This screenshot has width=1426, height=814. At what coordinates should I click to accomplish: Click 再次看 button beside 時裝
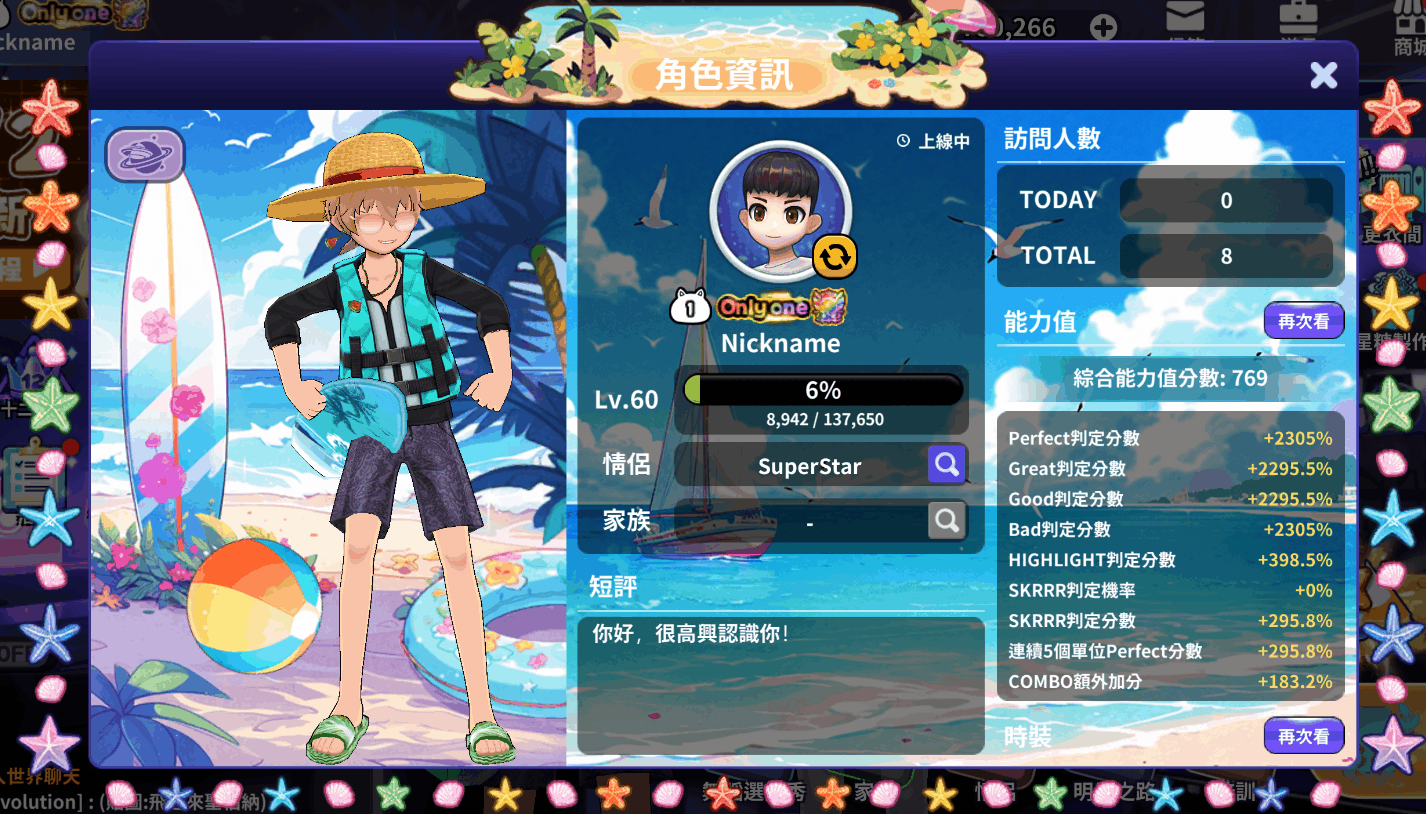[1303, 736]
